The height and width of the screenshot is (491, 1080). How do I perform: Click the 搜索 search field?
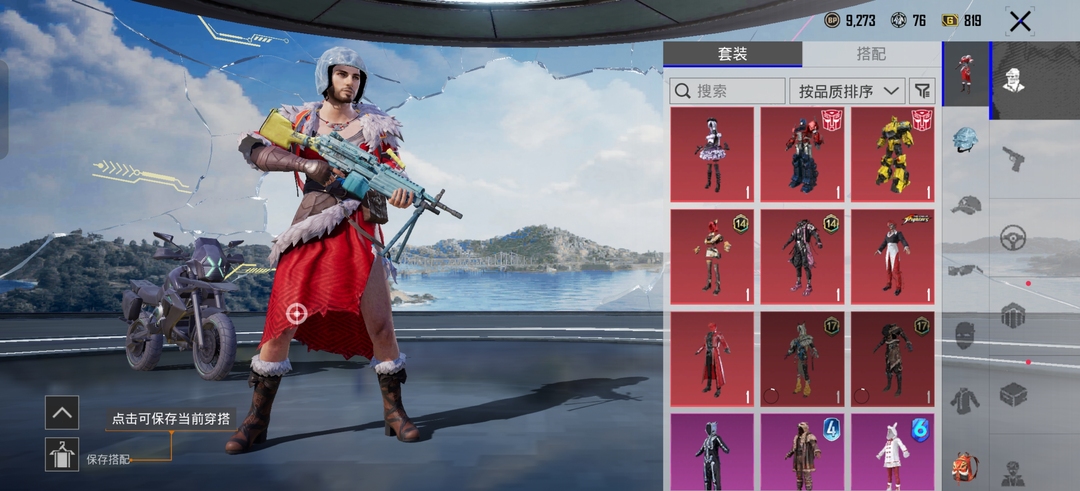(727, 91)
